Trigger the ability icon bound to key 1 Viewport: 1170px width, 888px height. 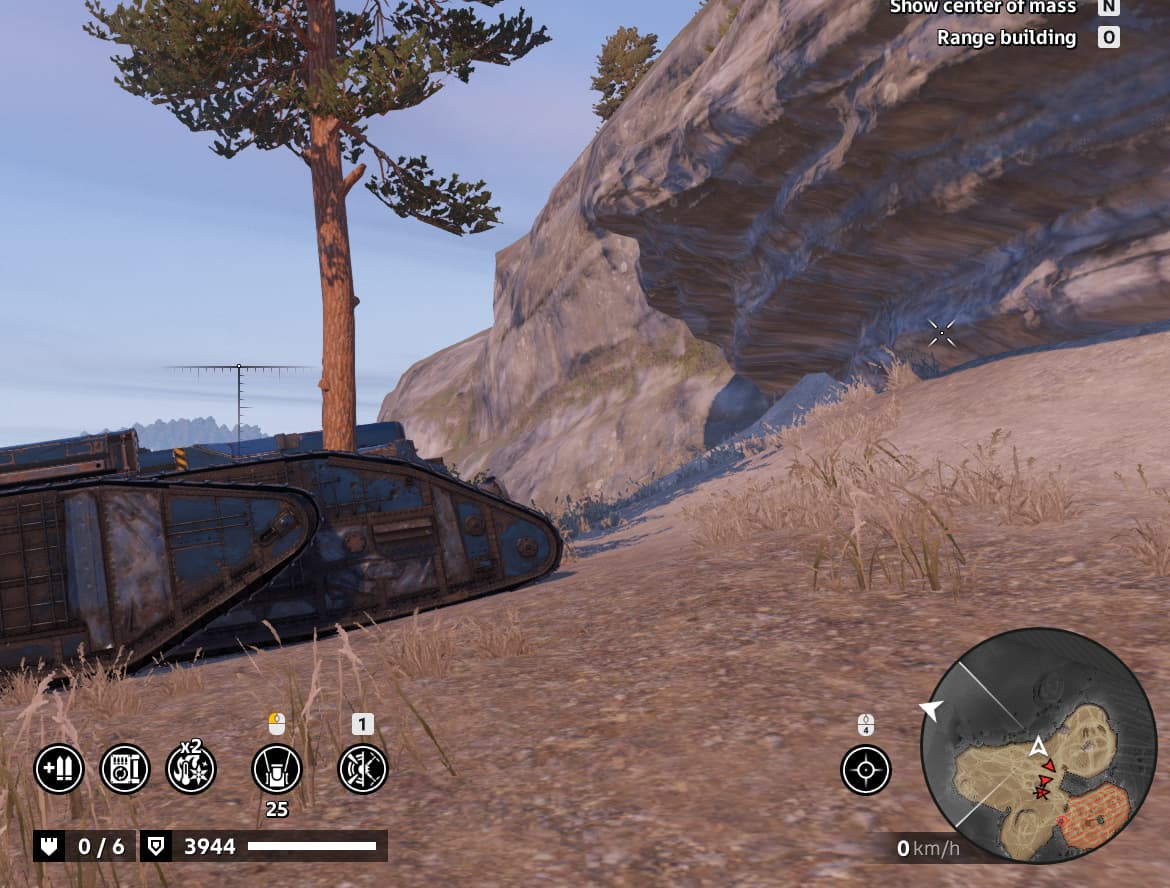point(362,769)
